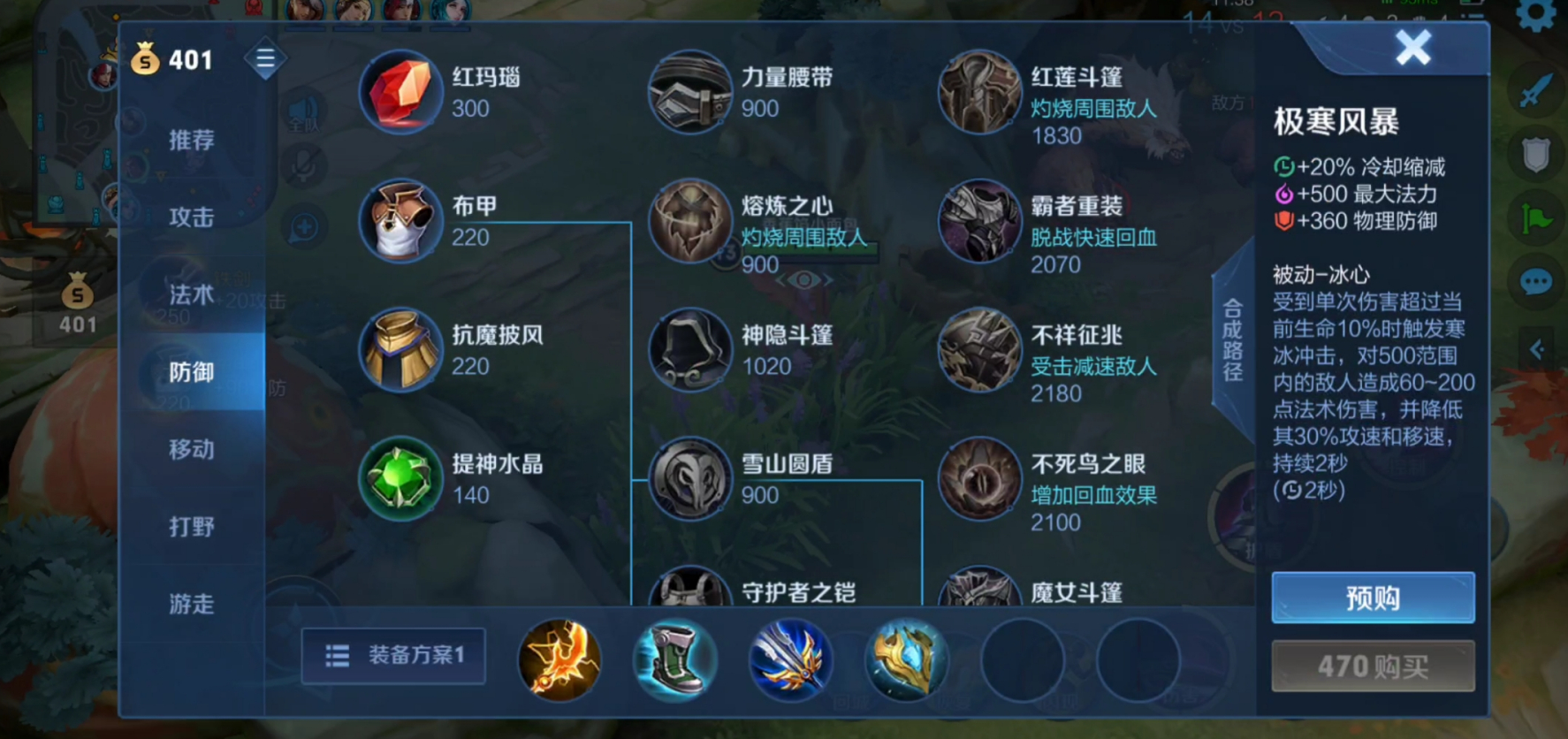
Task: Select the equipped boots icon at the bottom
Action: tap(675, 661)
